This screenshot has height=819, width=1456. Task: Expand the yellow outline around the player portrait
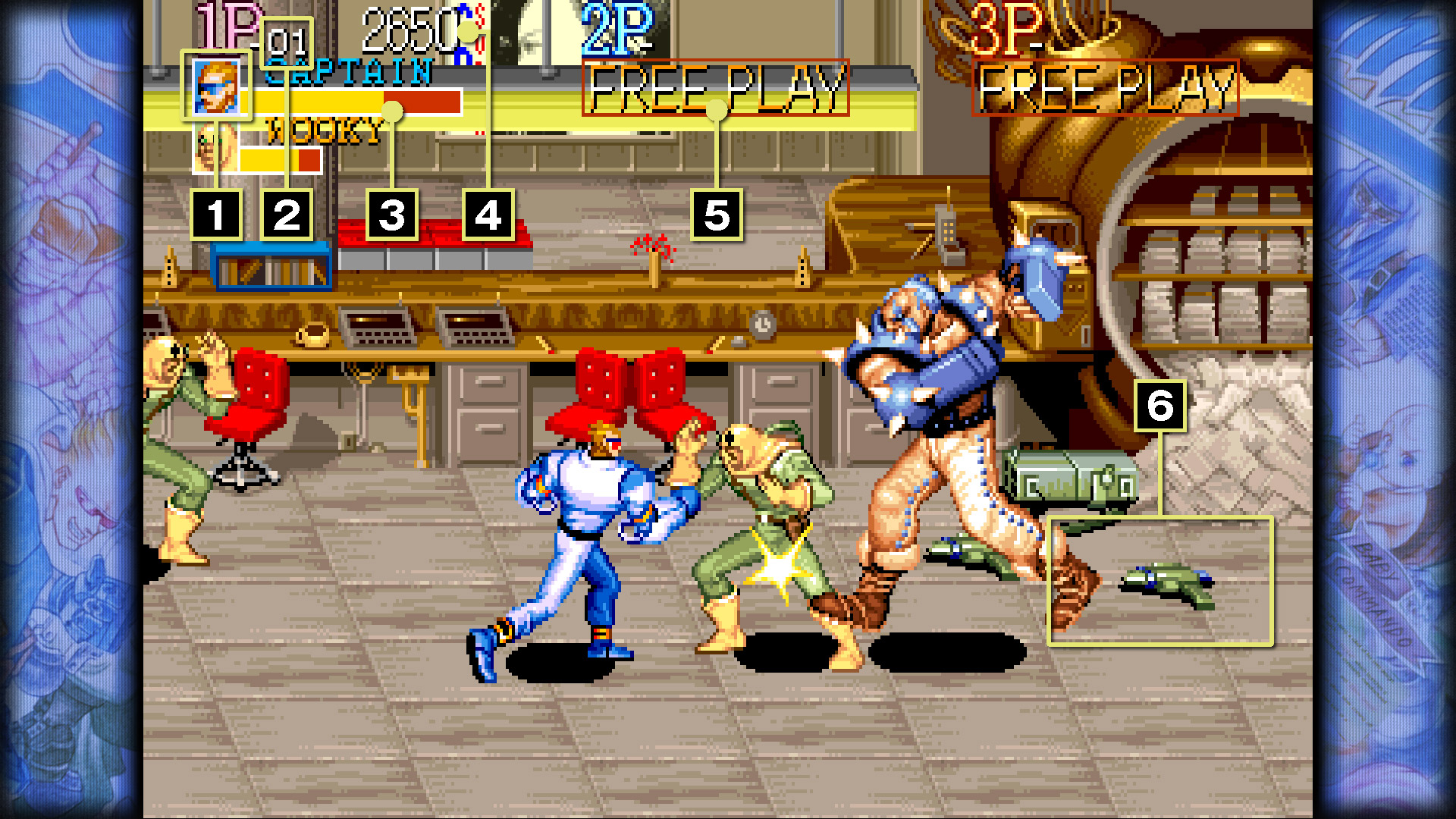coord(216,86)
